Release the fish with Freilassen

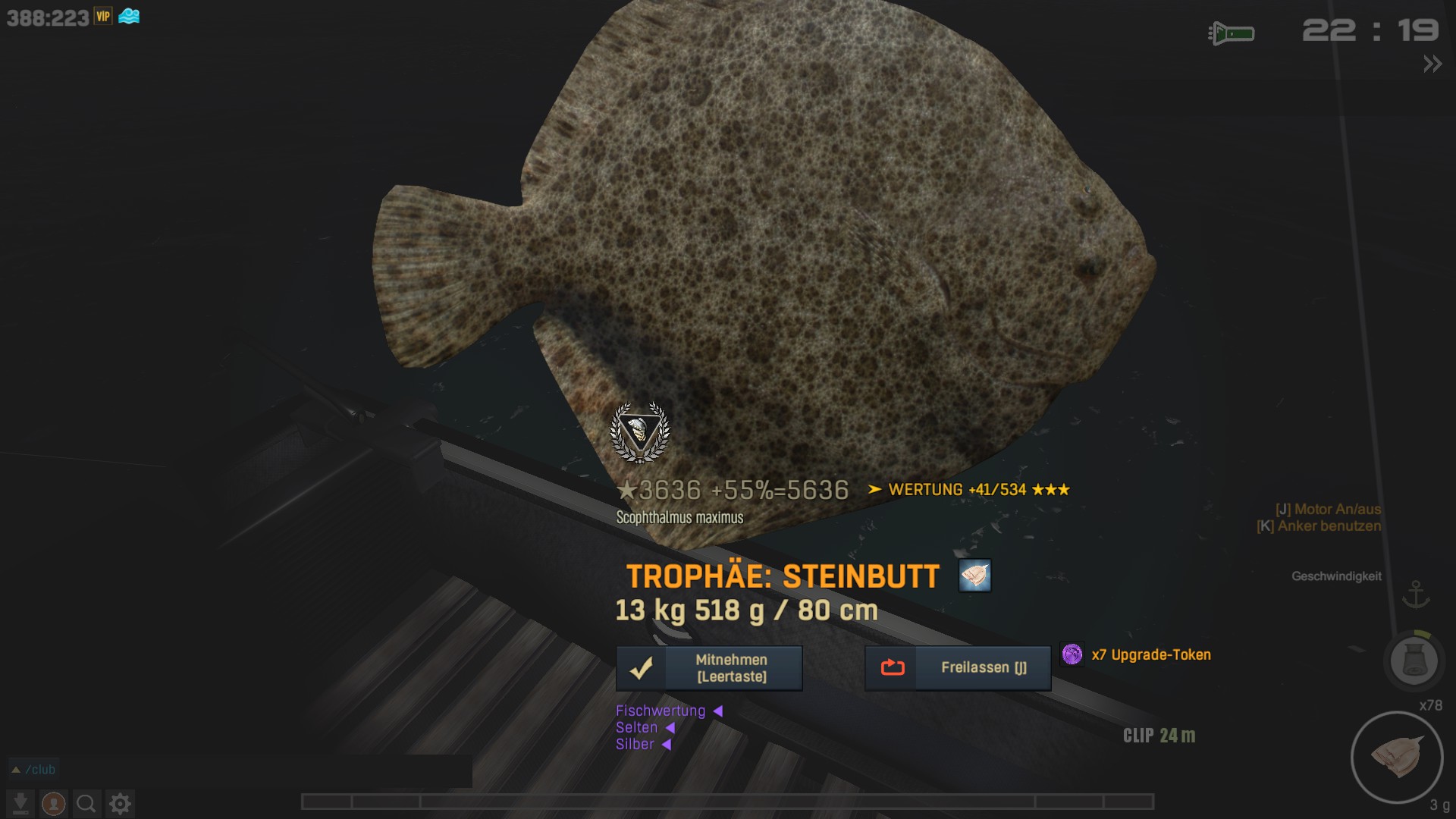(x=958, y=668)
